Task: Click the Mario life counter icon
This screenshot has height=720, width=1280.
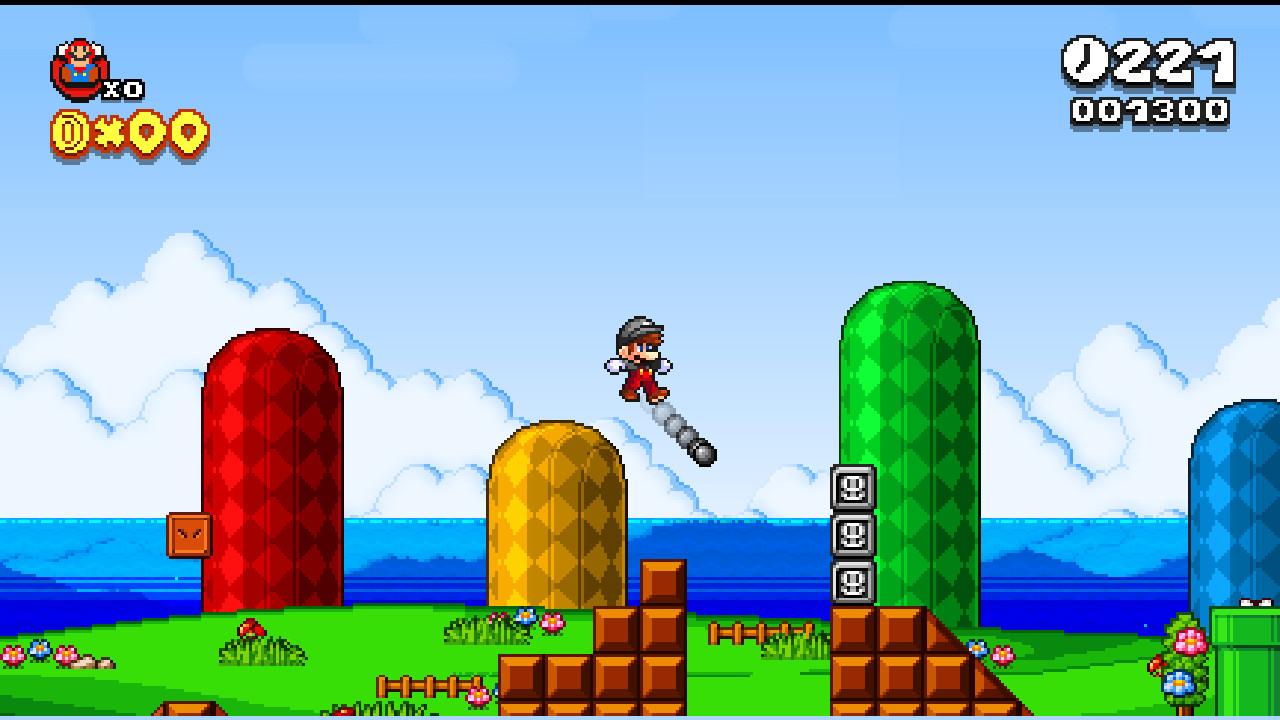Action: point(78,68)
